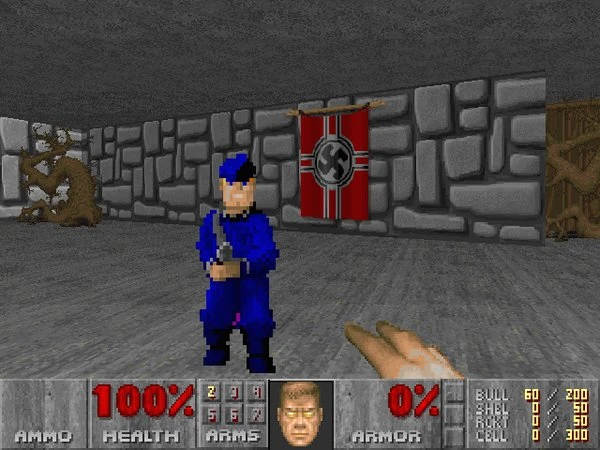The width and height of the screenshot is (600, 450).
Task: Choose weapon slot 6 in ARMS panel
Action: click(x=235, y=414)
